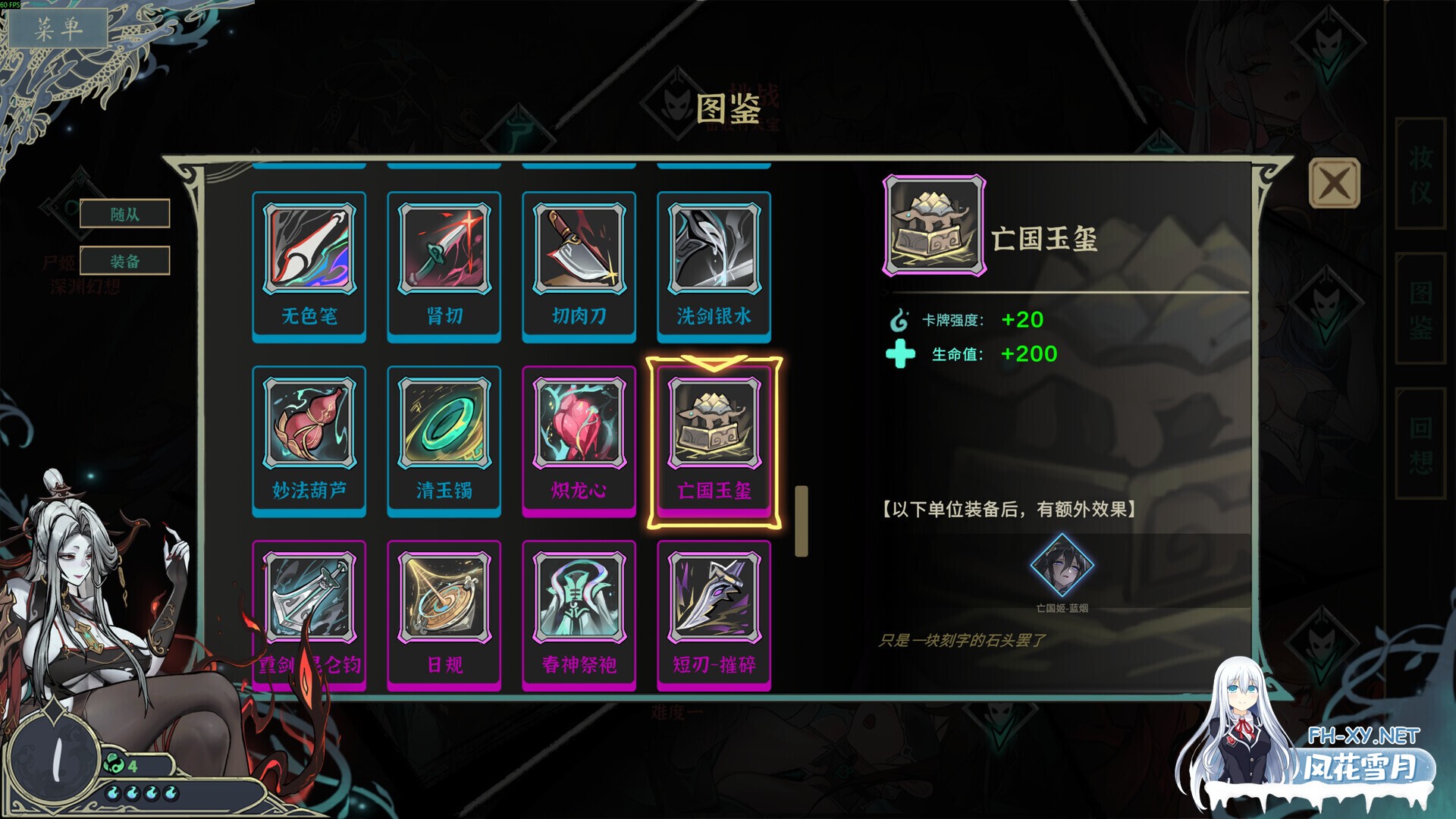
Task: Click the 卡牌强度 flame stat icon
Action: pyautogui.click(x=899, y=320)
